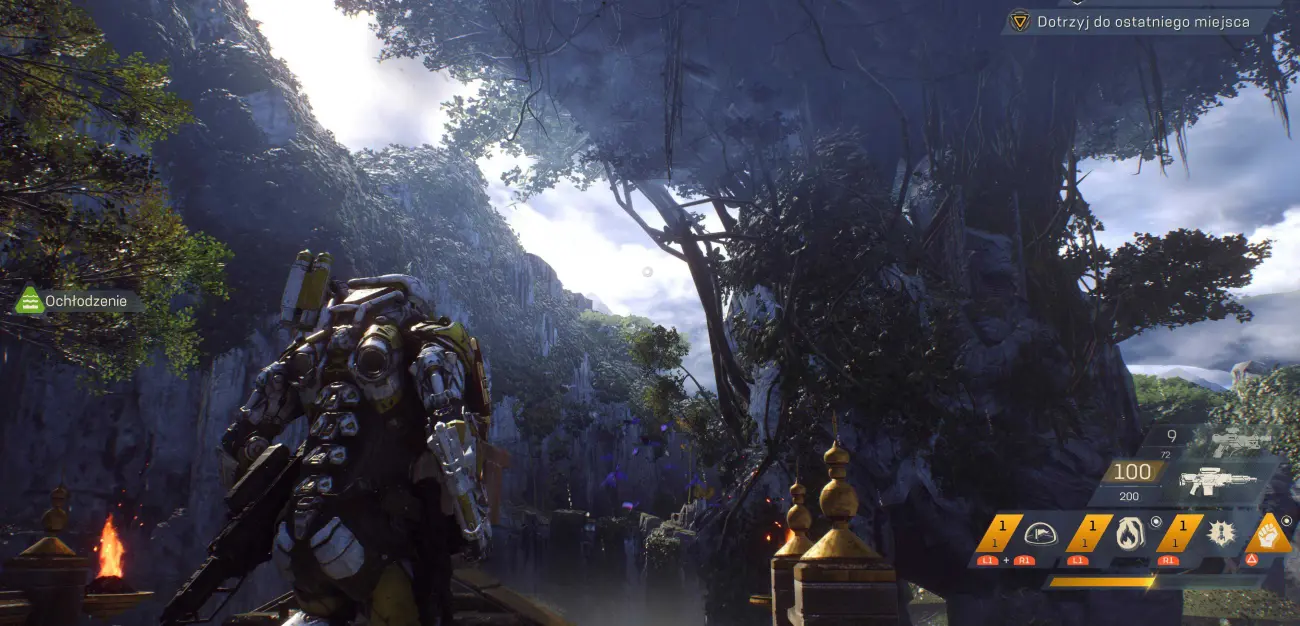Use the fire grenade ability icon
The height and width of the screenshot is (626, 1300).
[x=1130, y=534]
